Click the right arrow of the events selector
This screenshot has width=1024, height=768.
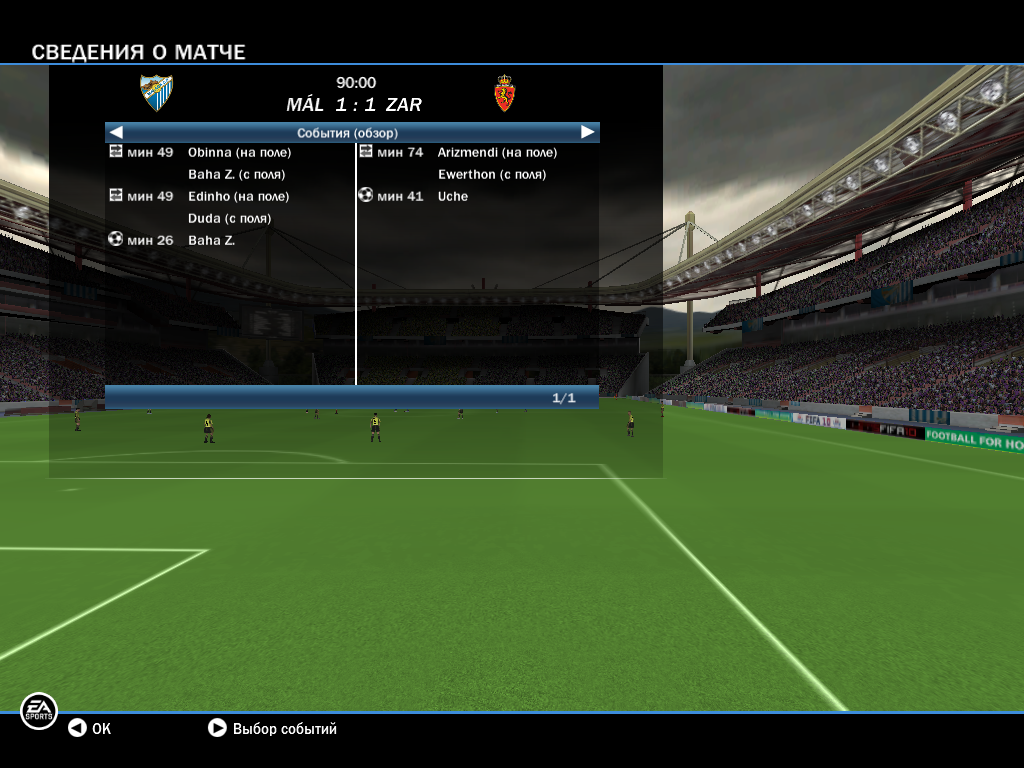tap(588, 132)
